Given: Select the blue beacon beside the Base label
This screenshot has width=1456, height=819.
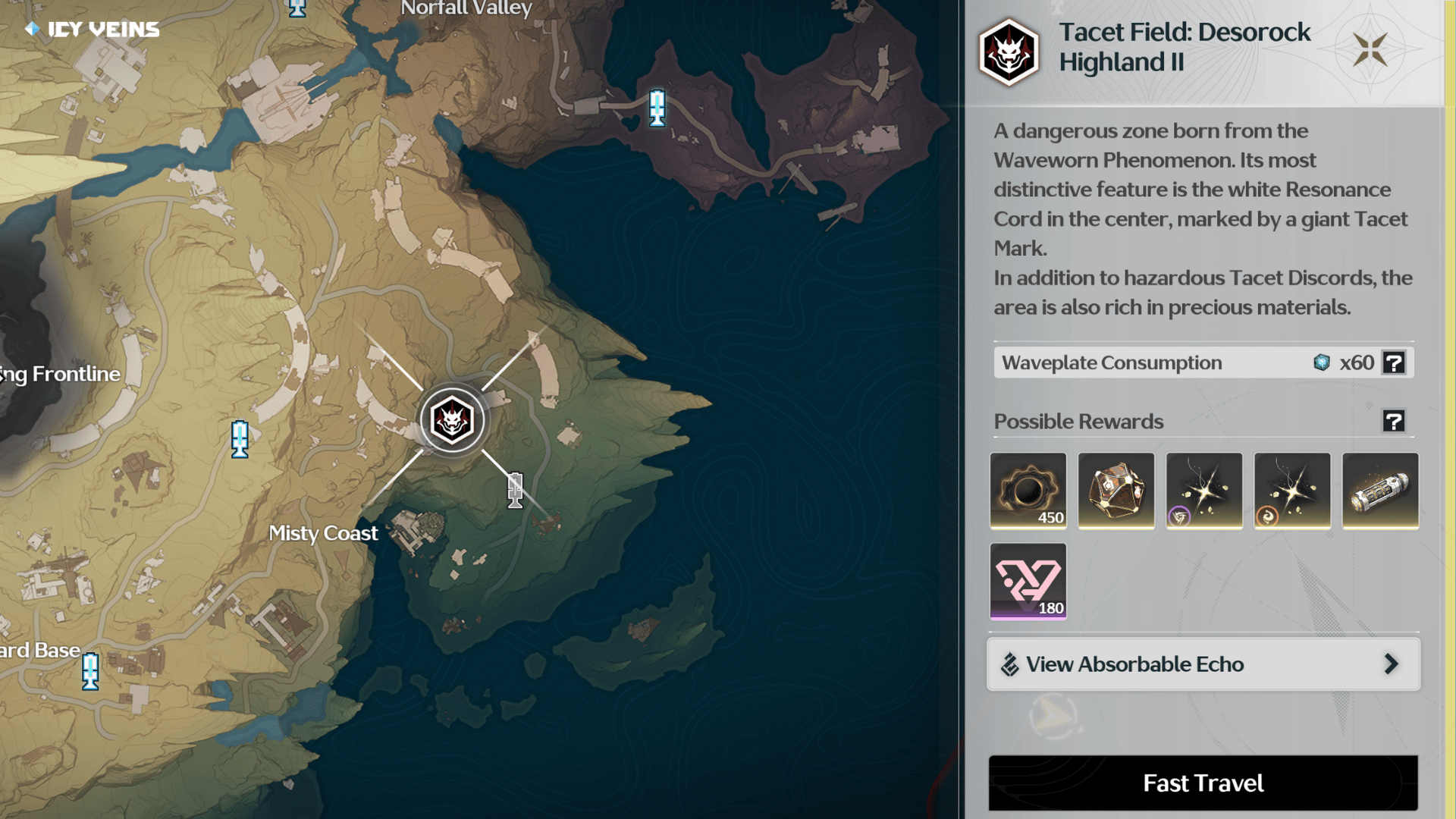Looking at the screenshot, I should [90, 671].
